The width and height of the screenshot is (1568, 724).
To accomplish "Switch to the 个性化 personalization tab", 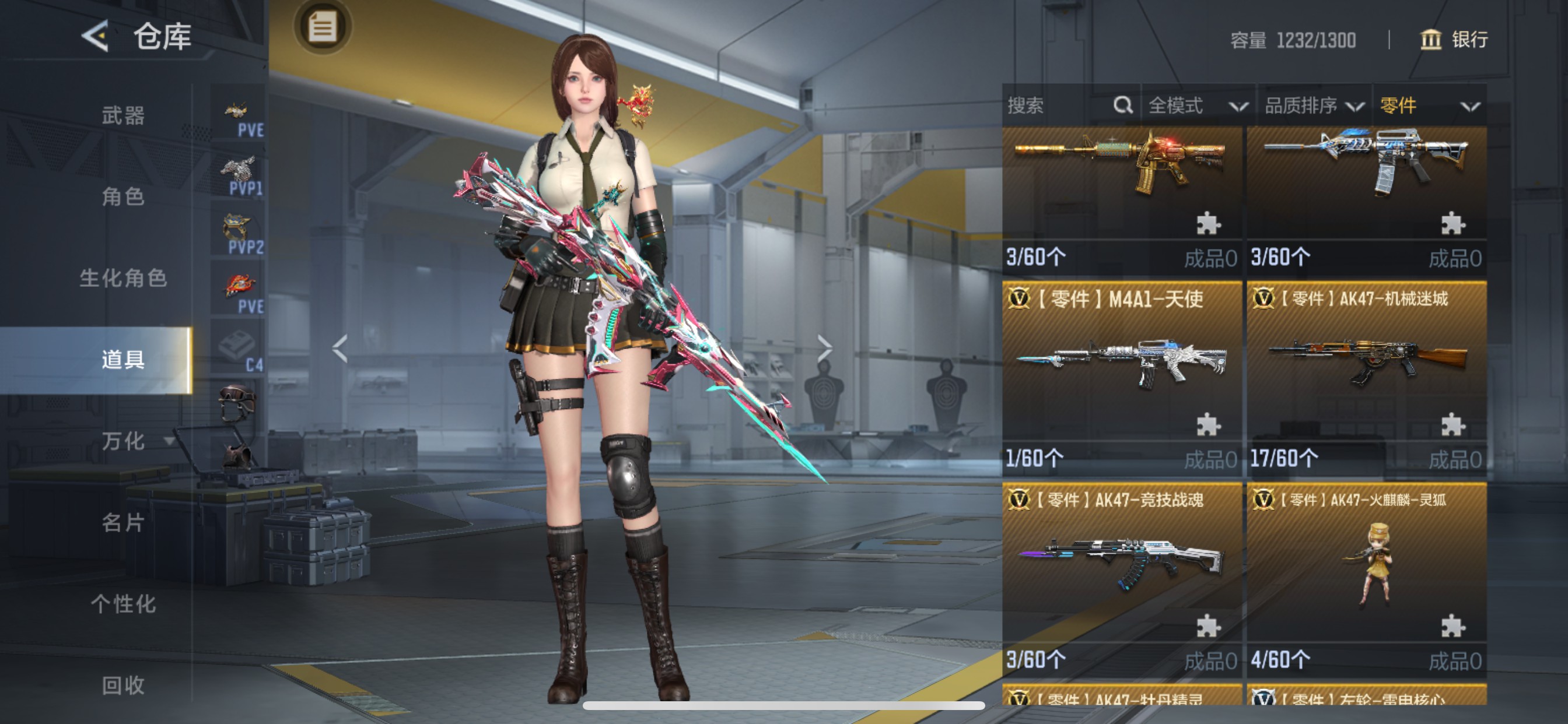I will point(123,603).
